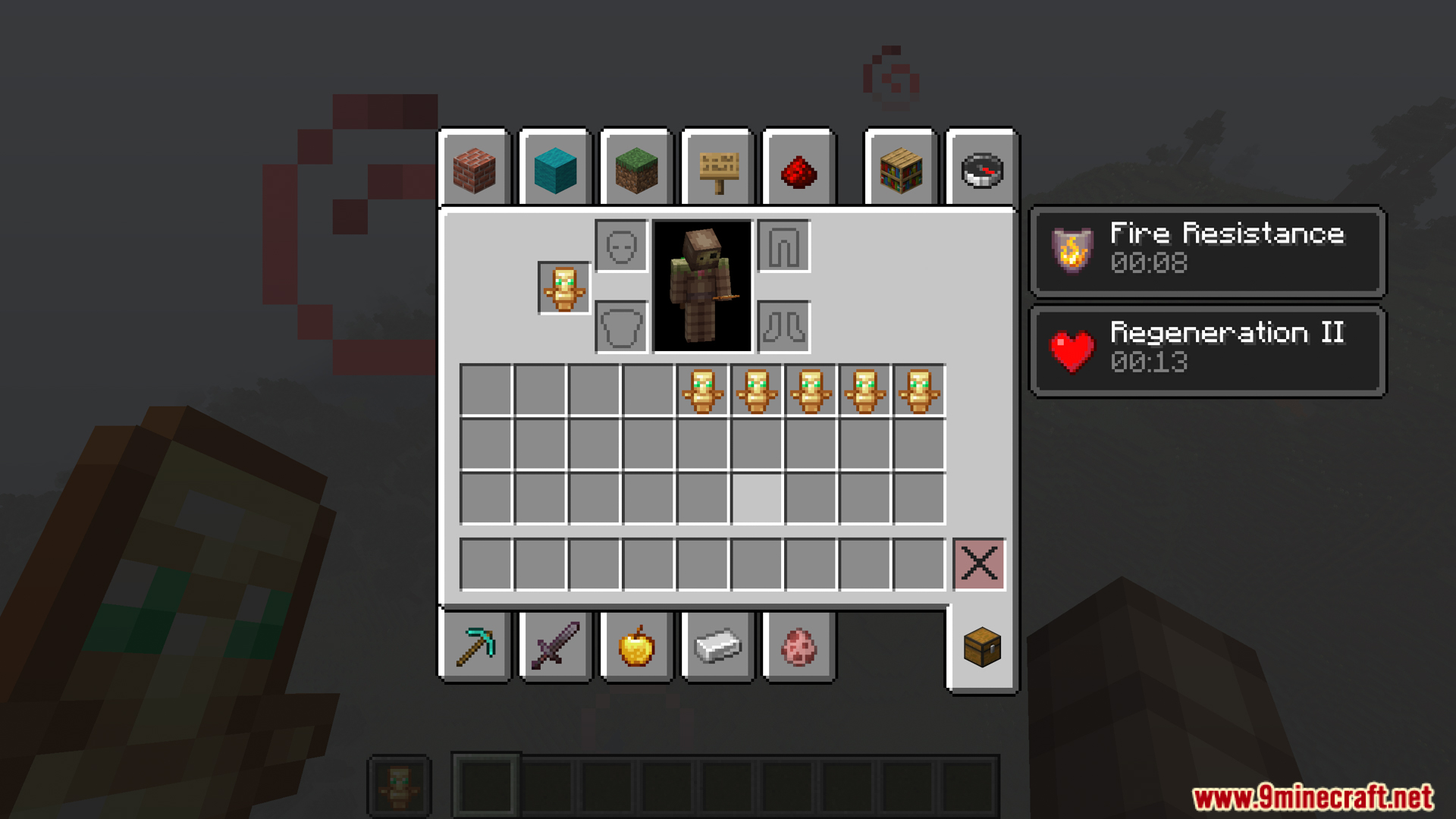Open the search compass tab icon
This screenshot has height=819, width=1456.
pyautogui.click(x=980, y=171)
